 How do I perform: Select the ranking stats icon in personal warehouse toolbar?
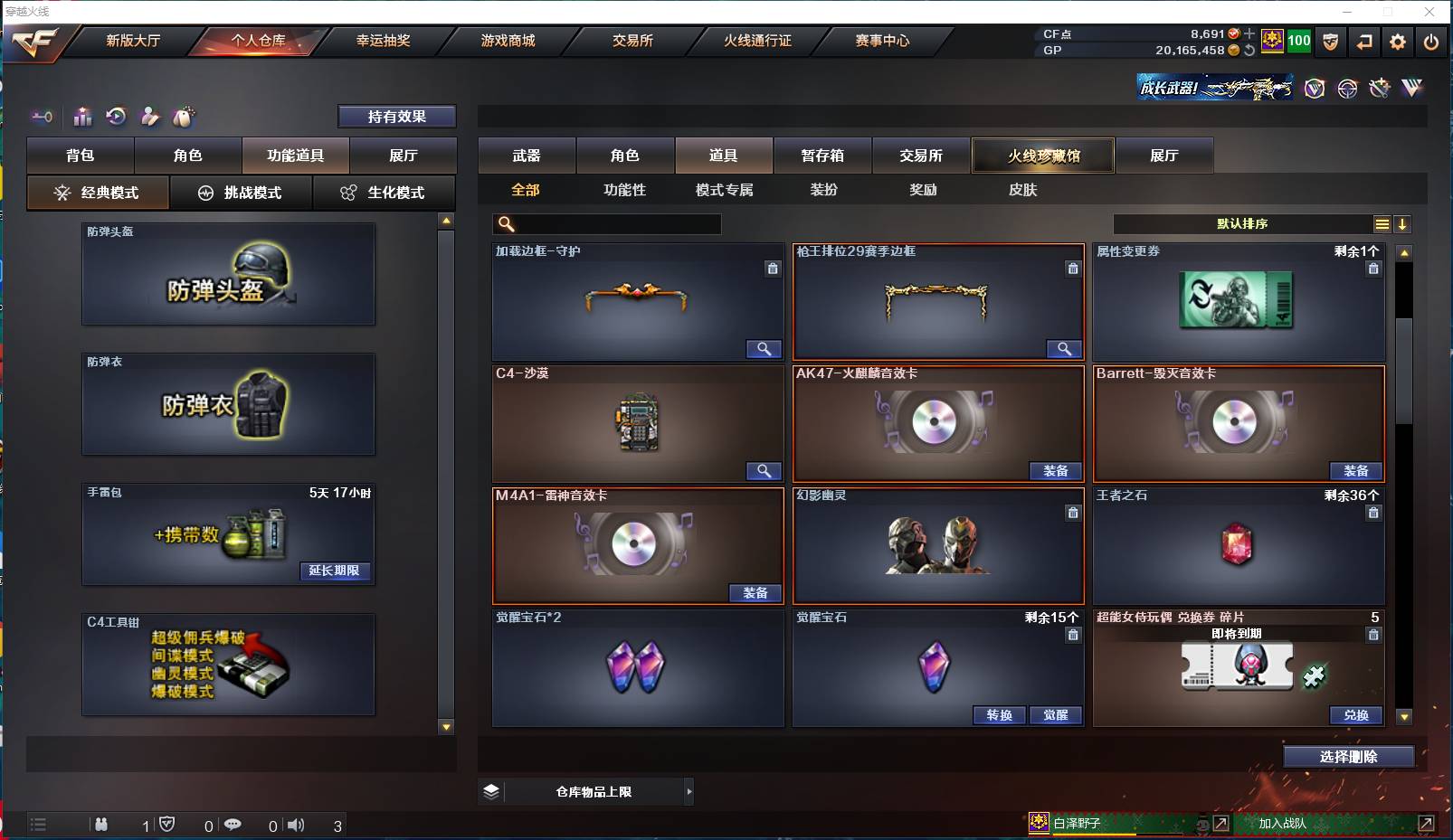pyautogui.click(x=81, y=117)
